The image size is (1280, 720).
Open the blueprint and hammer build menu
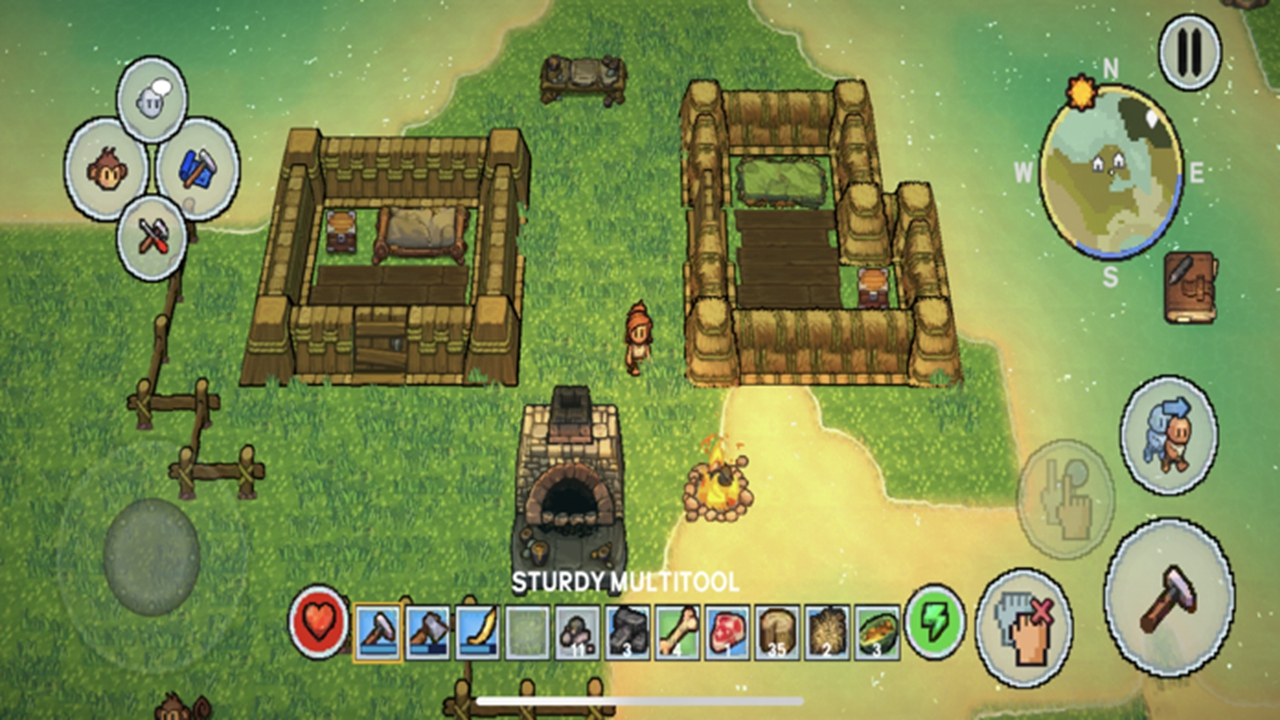pos(197,168)
